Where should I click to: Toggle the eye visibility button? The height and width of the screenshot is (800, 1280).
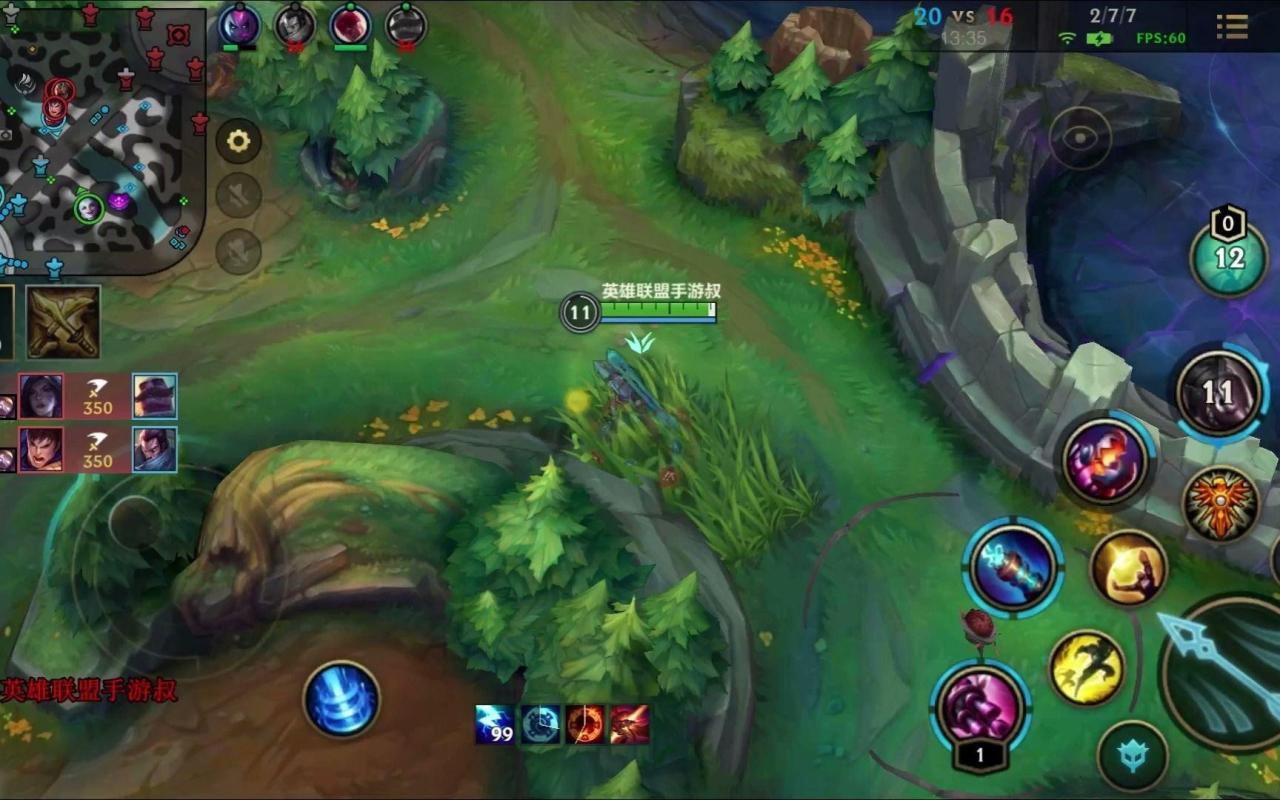pyautogui.click(x=1080, y=138)
